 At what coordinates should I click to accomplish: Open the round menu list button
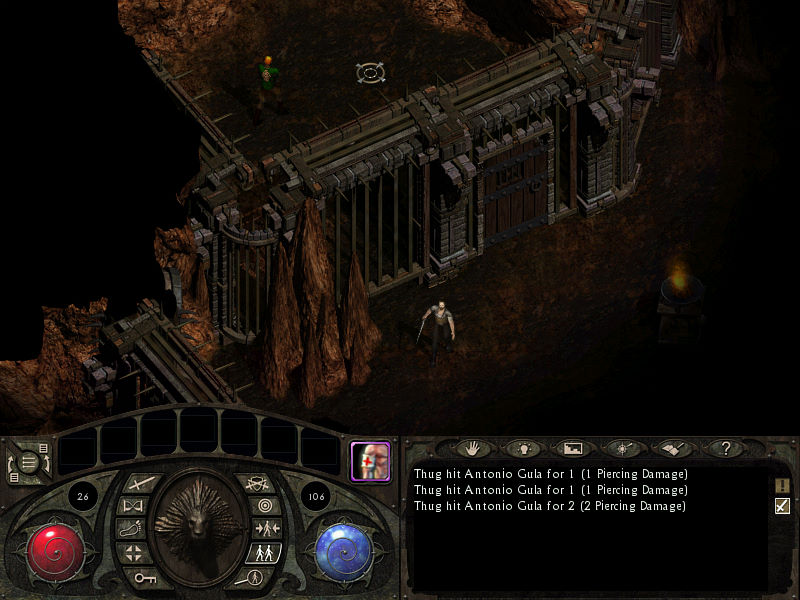coord(29,462)
